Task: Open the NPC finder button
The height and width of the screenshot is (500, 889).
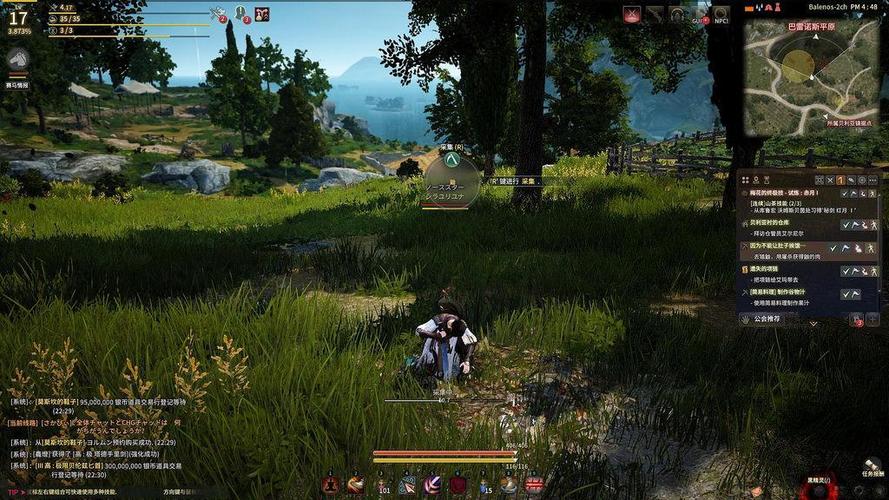Action: pos(720,14)
